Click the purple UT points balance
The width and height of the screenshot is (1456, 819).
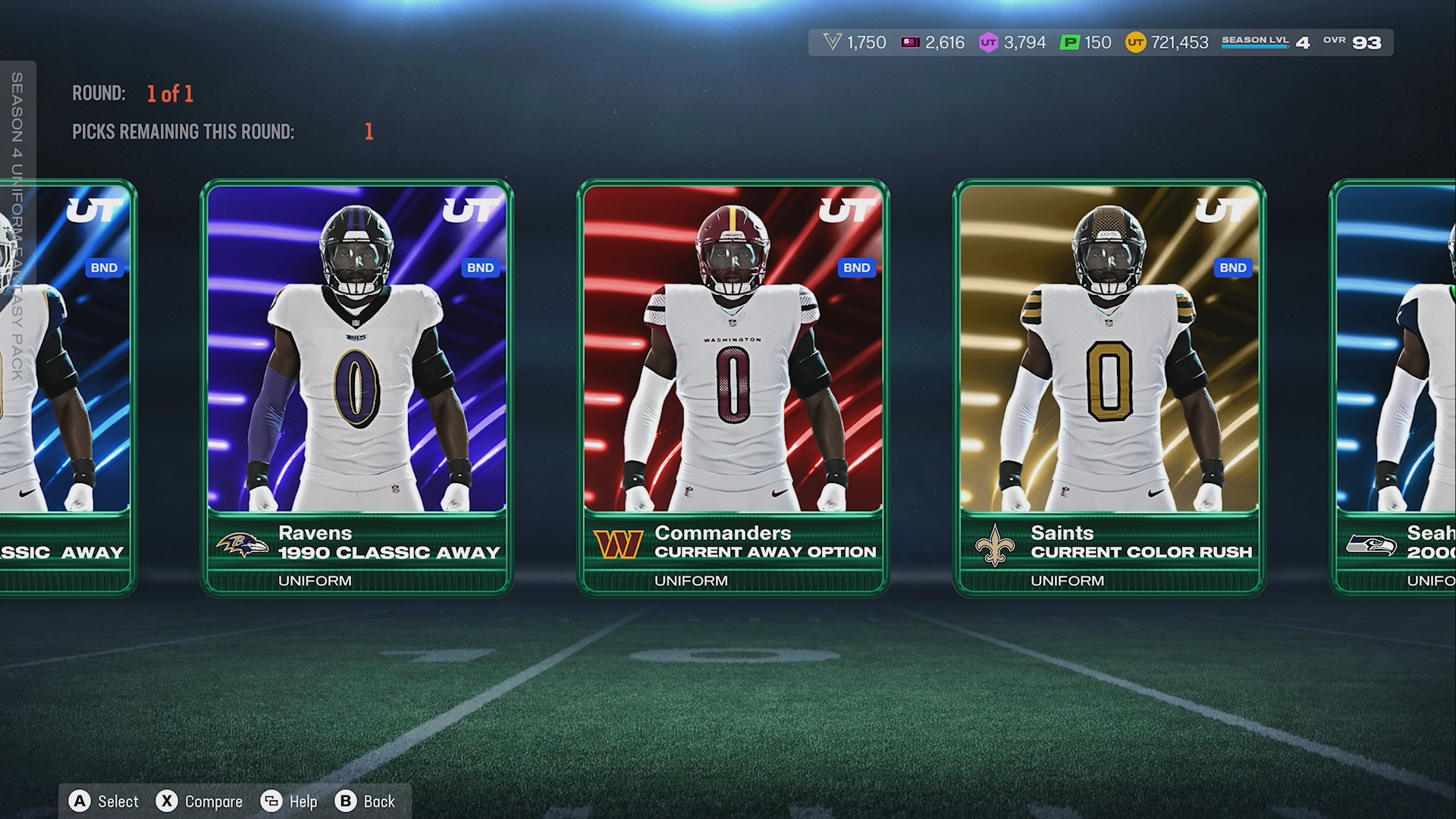[x=1012, y=42]
